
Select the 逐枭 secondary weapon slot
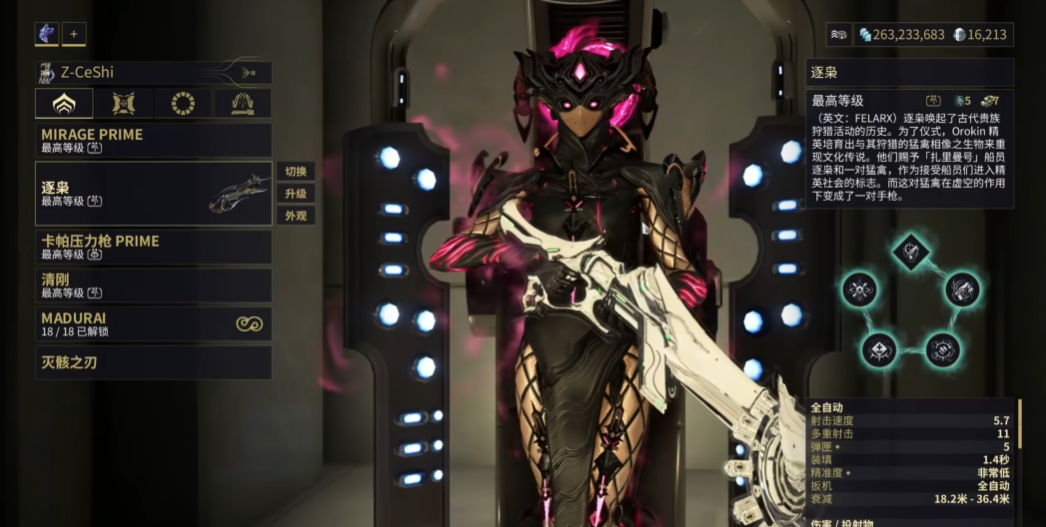click(153, 193)
